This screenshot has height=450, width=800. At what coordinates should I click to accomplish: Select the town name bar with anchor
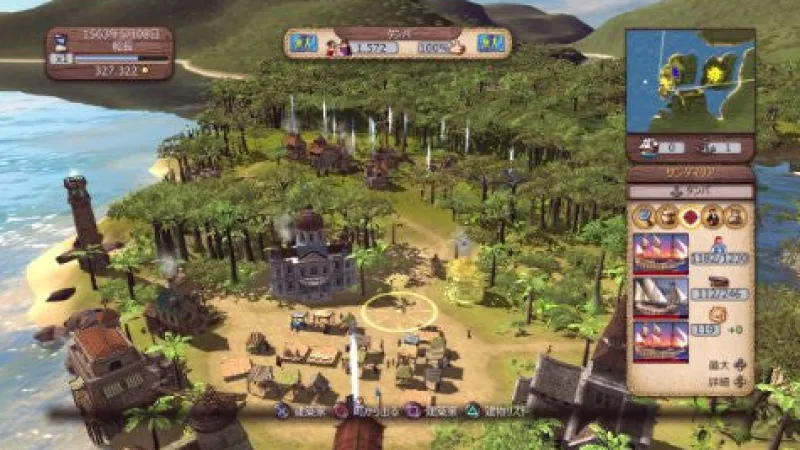coord(690,191)
